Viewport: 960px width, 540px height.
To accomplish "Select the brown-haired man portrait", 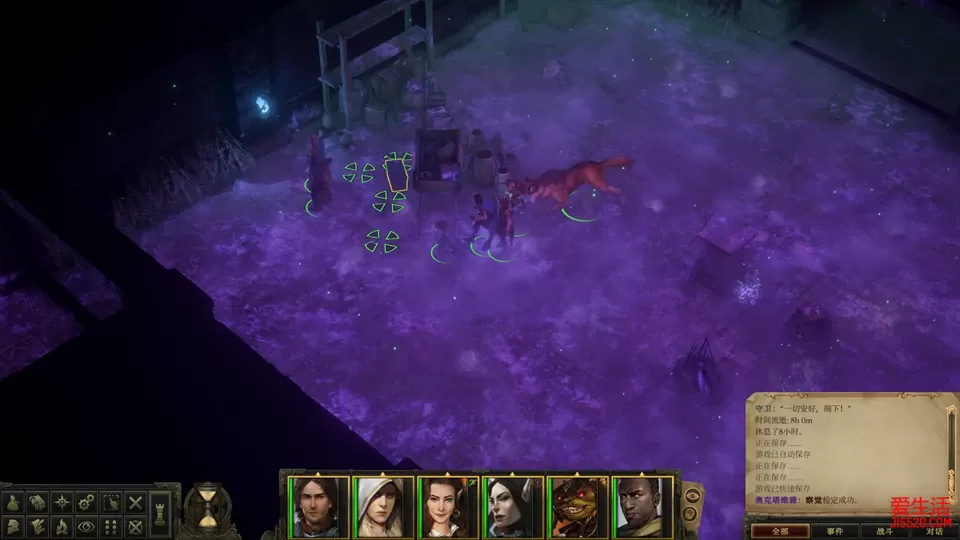I will point(318,507).
